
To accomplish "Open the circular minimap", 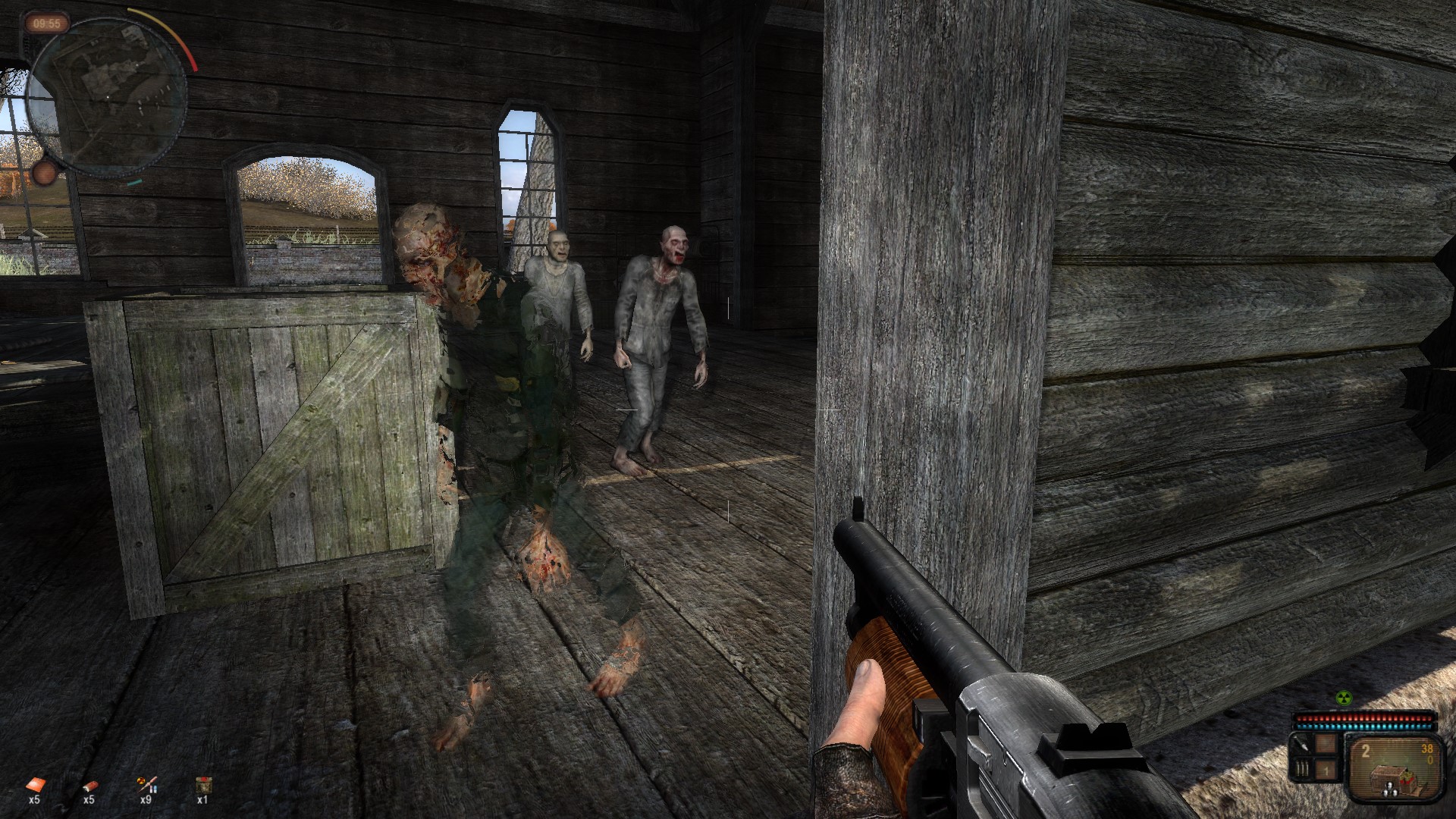I will [106, 95].
